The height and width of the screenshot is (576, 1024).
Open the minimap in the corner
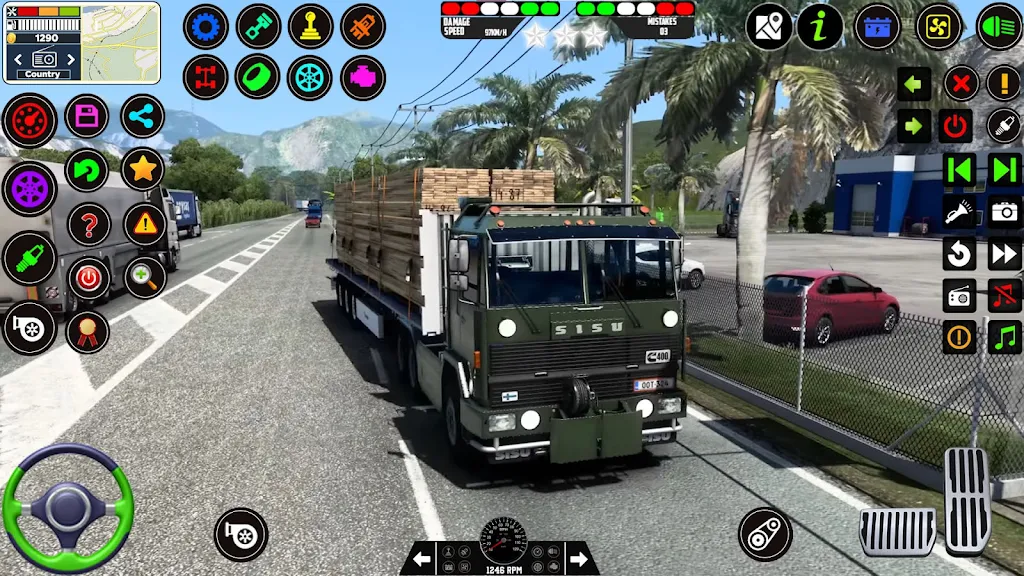(x=120, y=42)
